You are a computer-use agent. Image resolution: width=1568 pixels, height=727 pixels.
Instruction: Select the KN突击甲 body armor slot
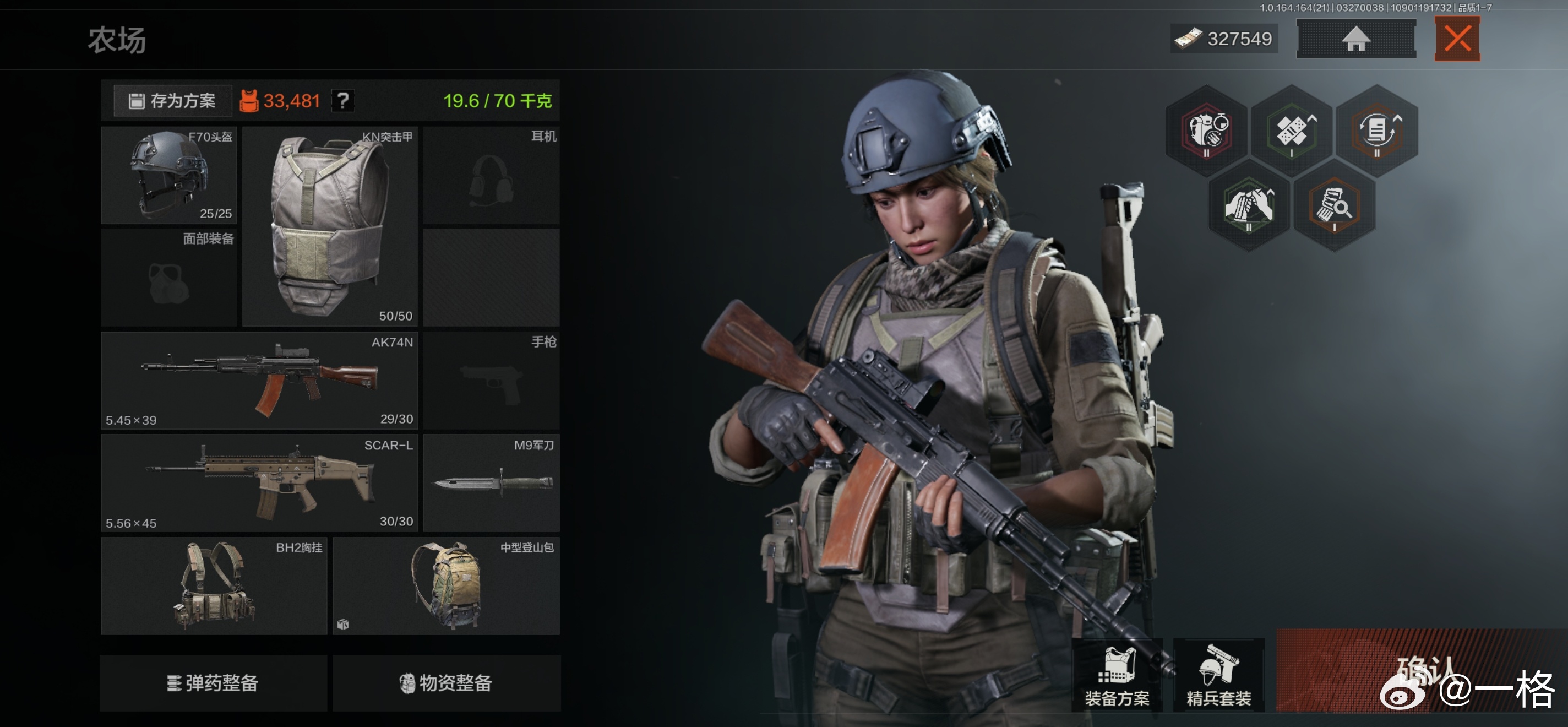329,226
